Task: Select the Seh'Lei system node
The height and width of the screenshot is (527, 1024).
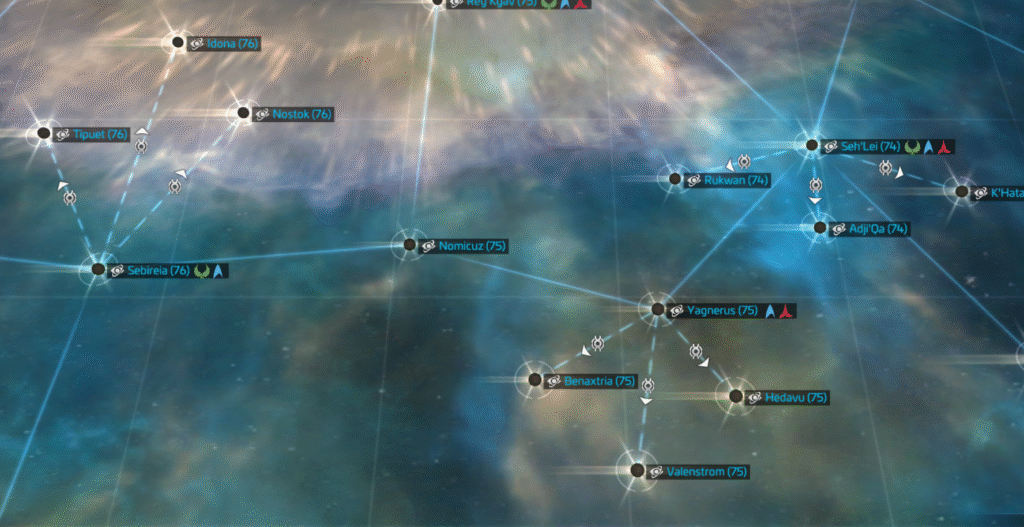Action: [x=812, y=145]
